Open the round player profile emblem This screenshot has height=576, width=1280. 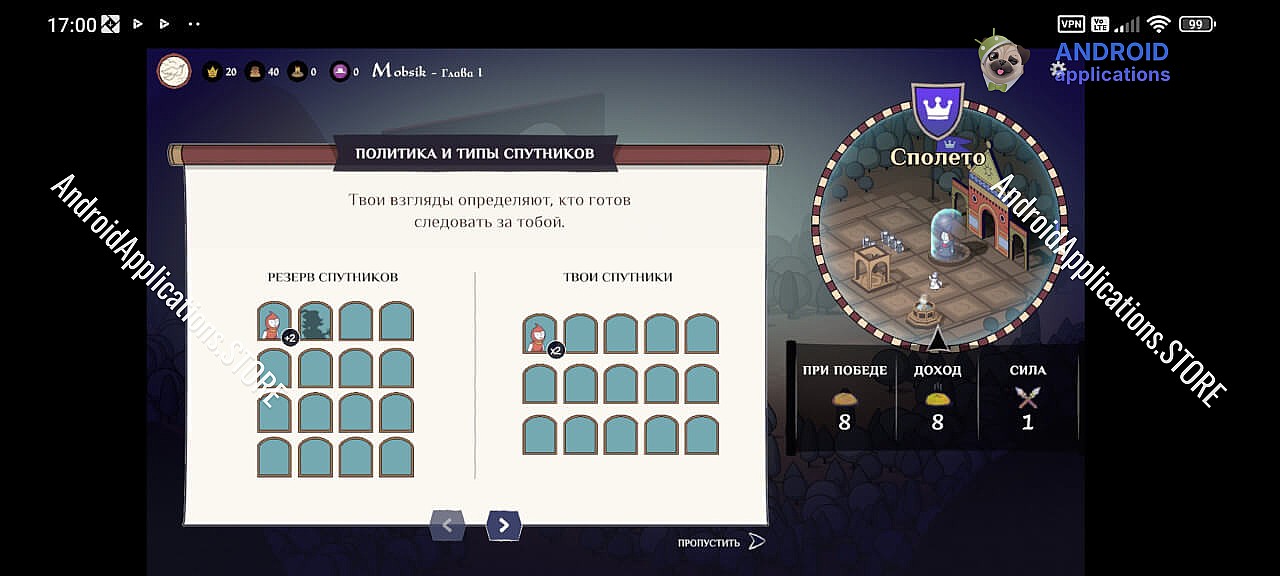tap(174, 71)
